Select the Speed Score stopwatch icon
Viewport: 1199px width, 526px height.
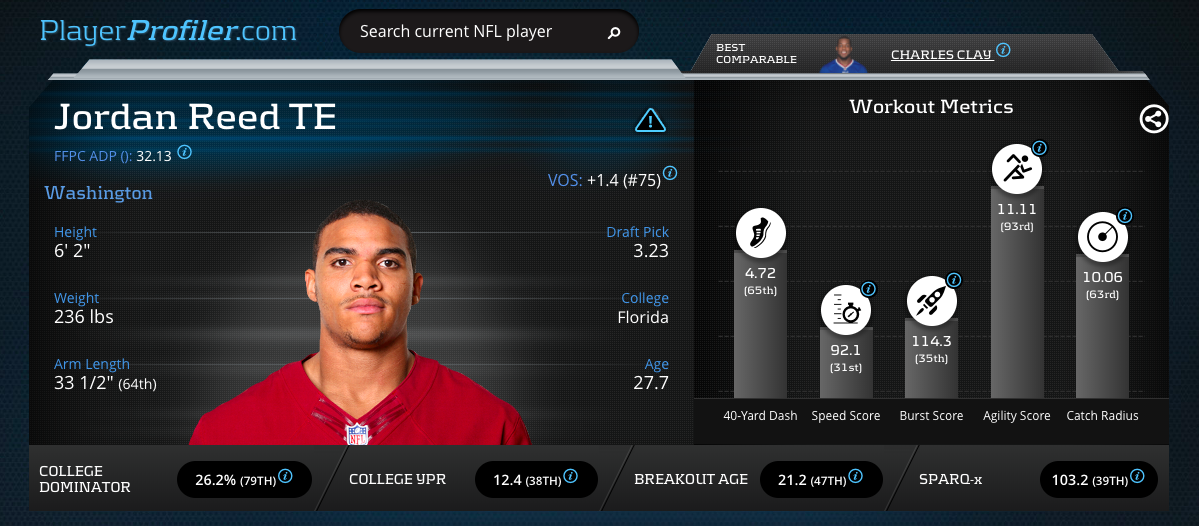coord(845,310)
